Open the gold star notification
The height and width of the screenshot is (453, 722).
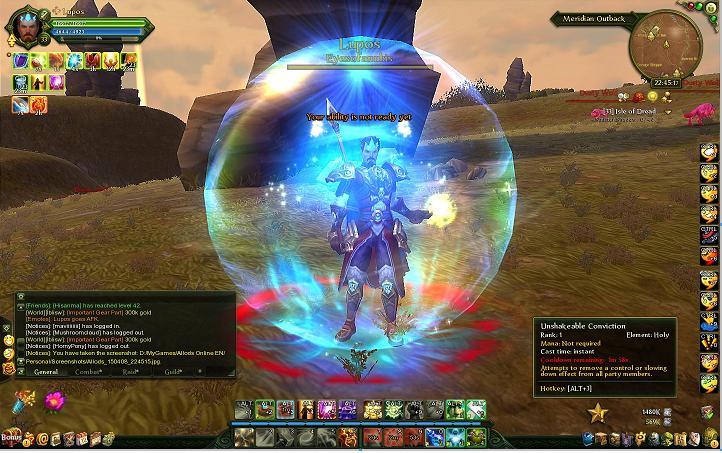598,412
